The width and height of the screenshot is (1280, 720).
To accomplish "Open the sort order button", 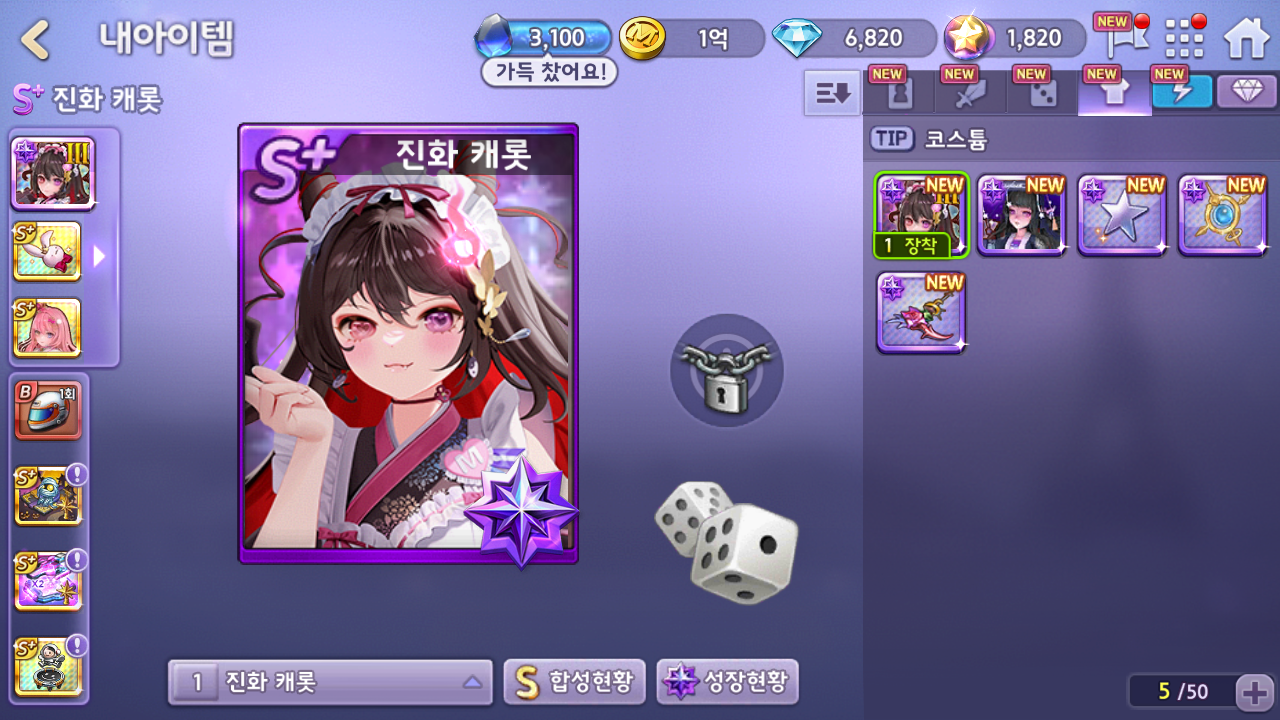I will point(832,93).
